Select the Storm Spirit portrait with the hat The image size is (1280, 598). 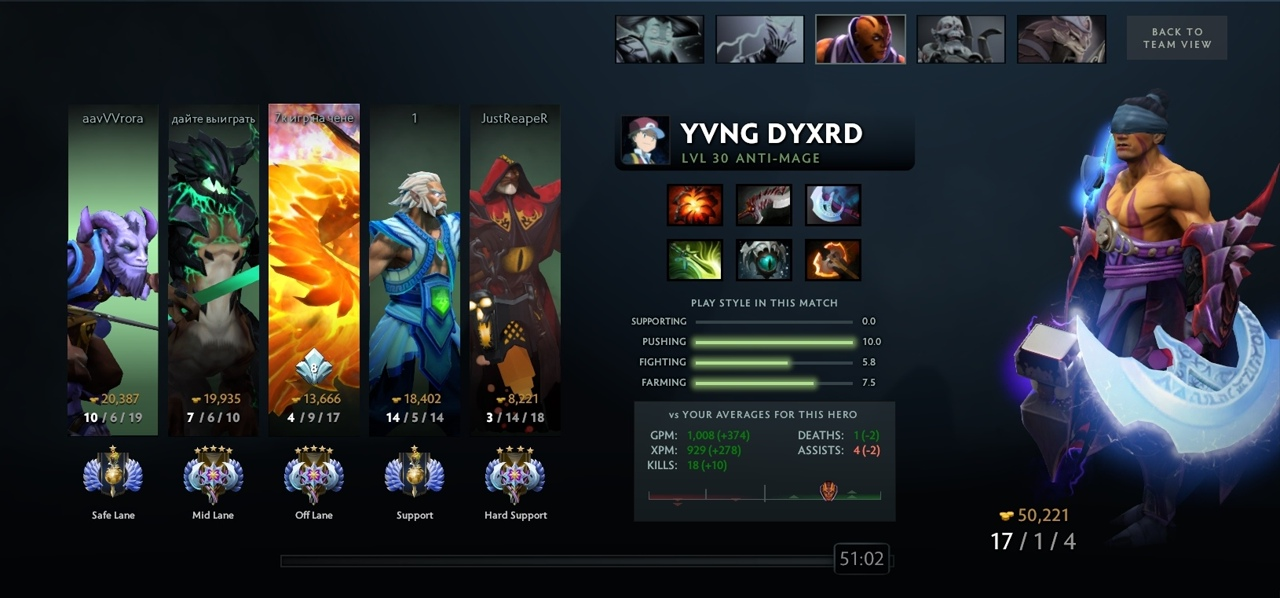(659, 39)
